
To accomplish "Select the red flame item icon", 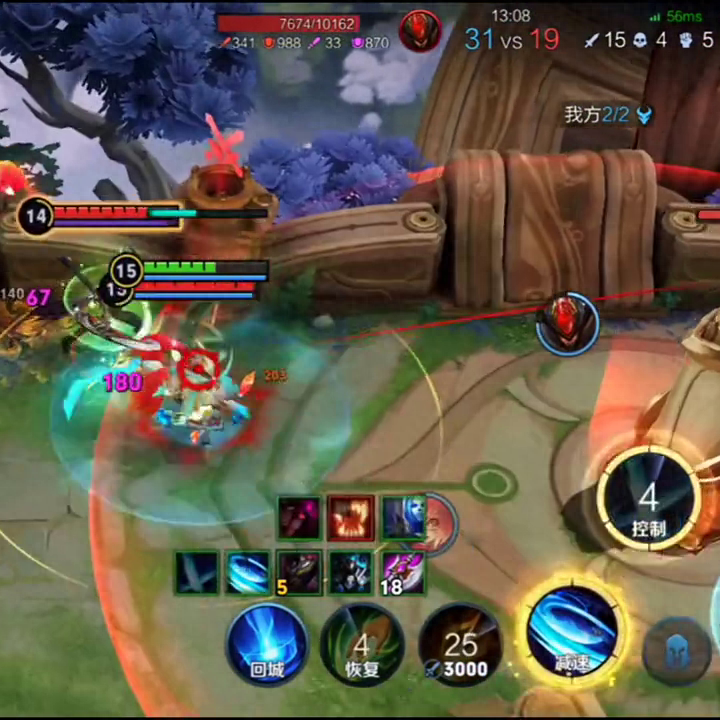I will click(x=350, y=518).
